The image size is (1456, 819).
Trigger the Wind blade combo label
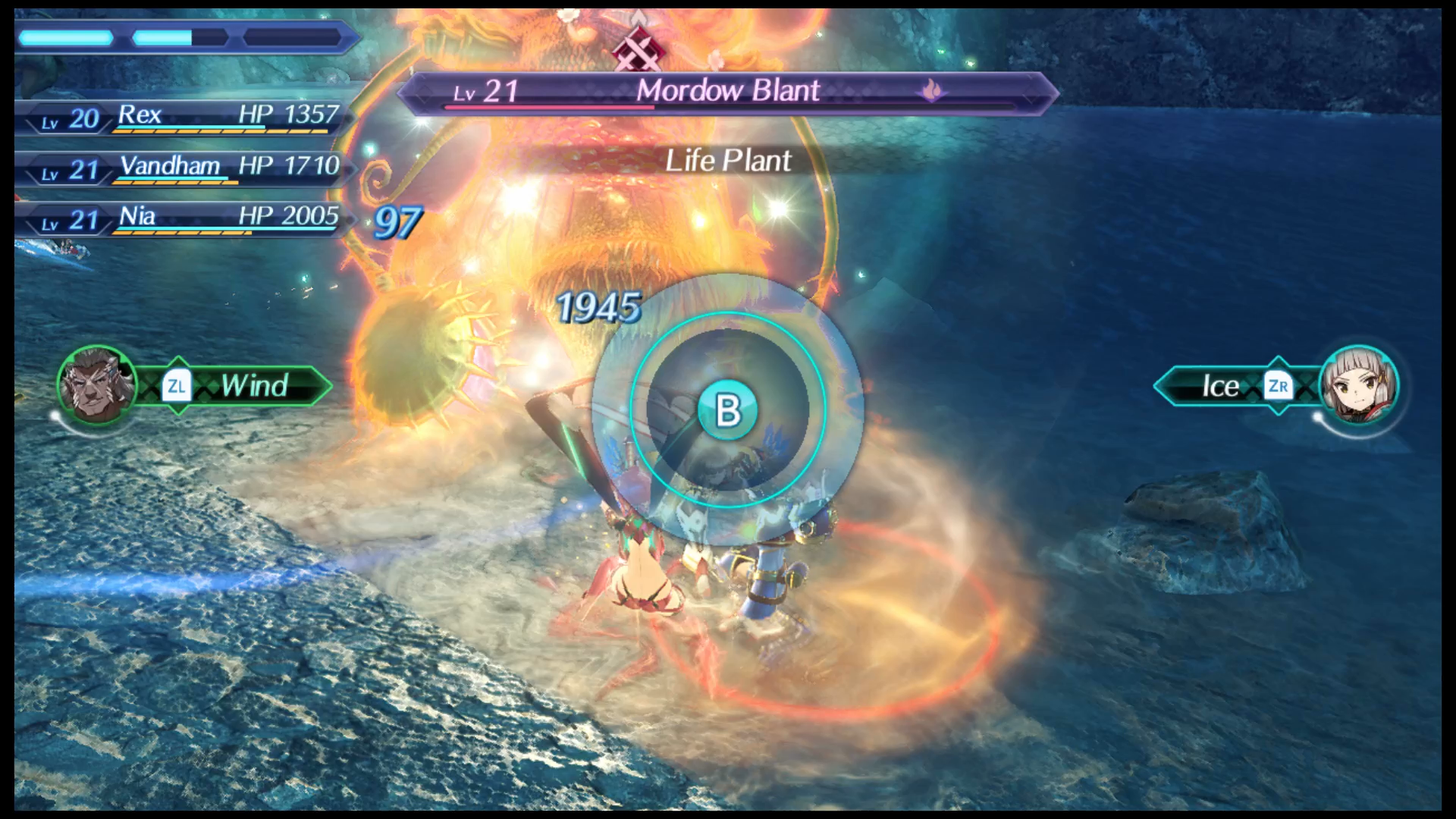[253, 386]
